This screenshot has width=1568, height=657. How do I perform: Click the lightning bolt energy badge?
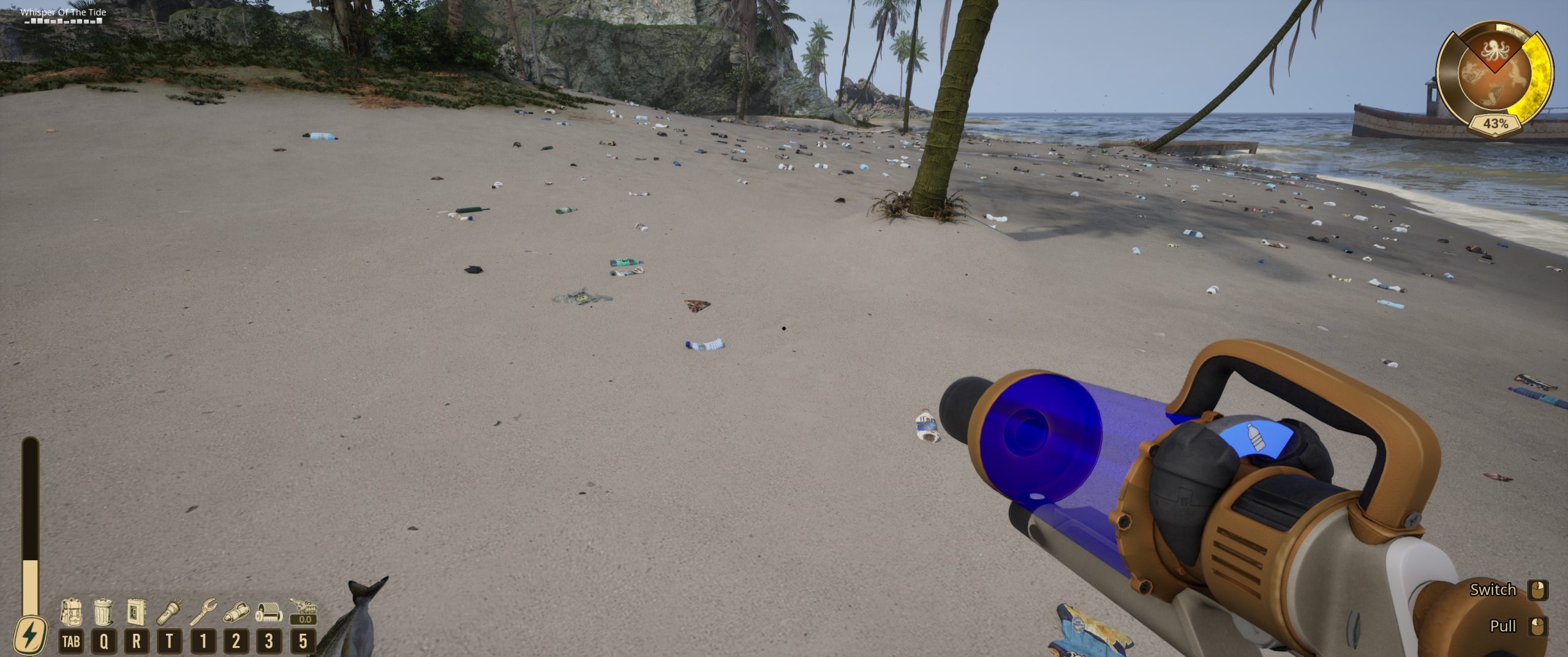[29, 636]
